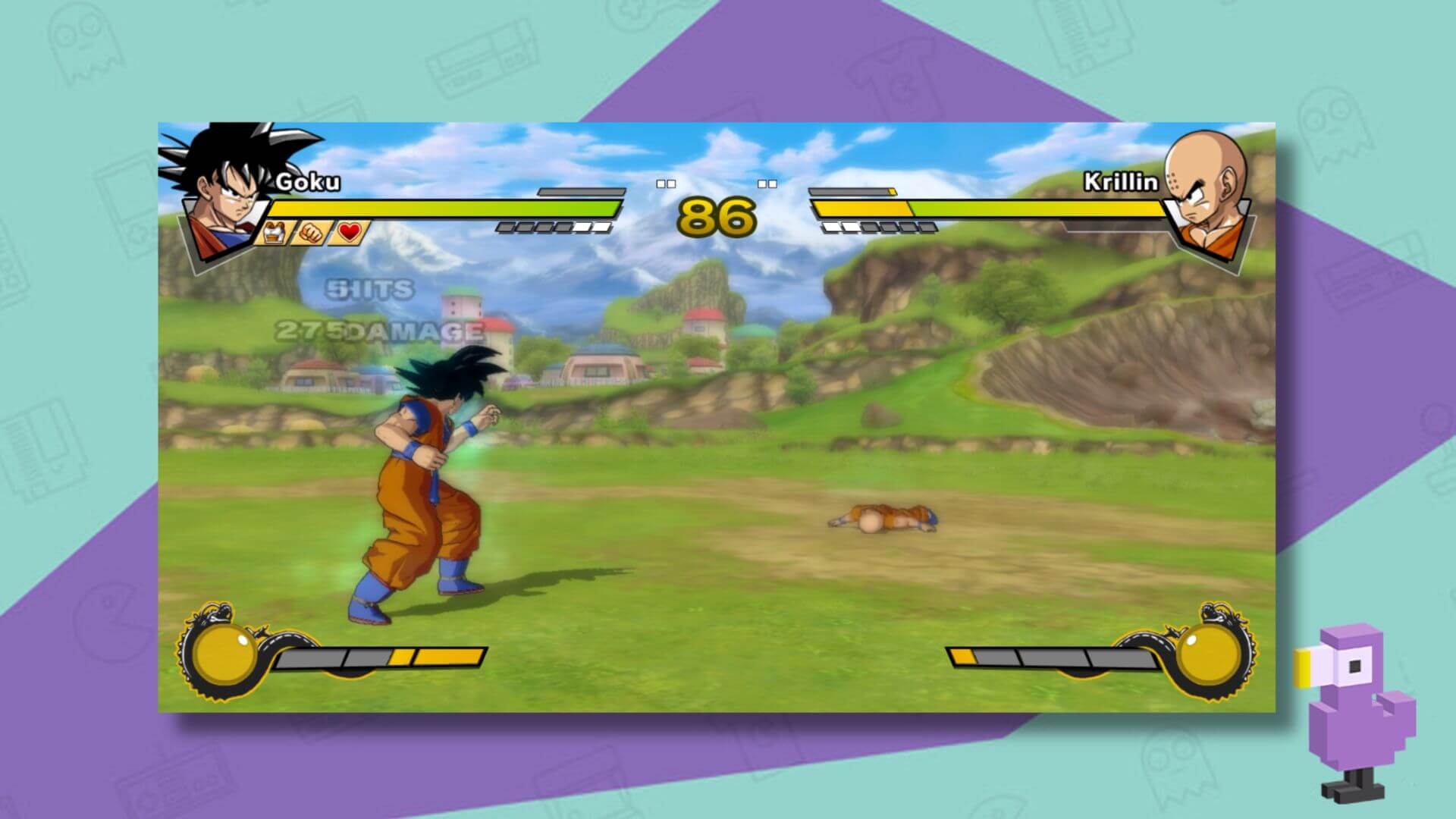Viewport: 1456px width, 819px height.
Task: Toggle the first white stock segment under Krillin's bar
Action: [830, 227]
